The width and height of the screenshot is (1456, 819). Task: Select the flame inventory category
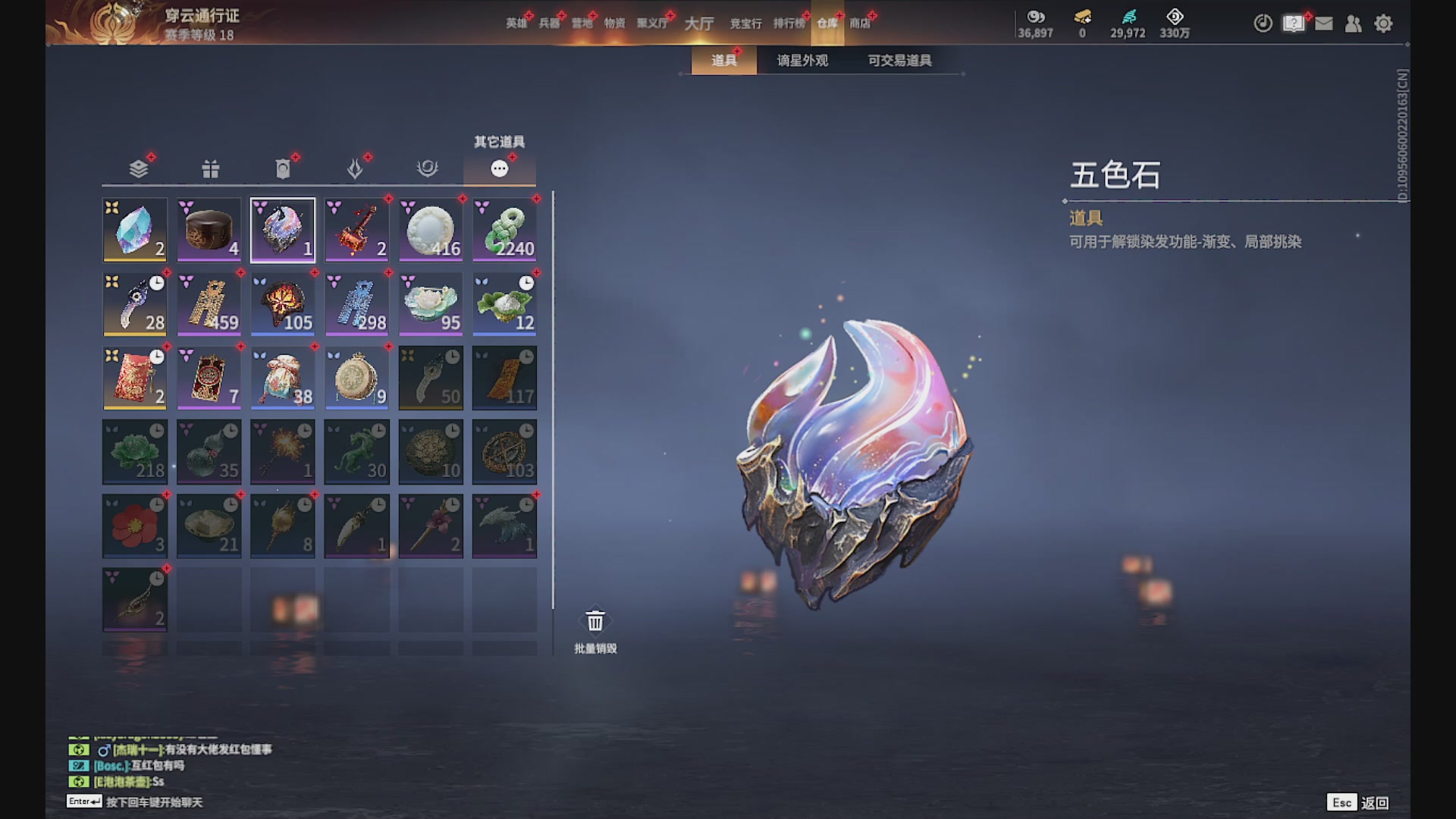pyautogui.click(x=355, y=168)
